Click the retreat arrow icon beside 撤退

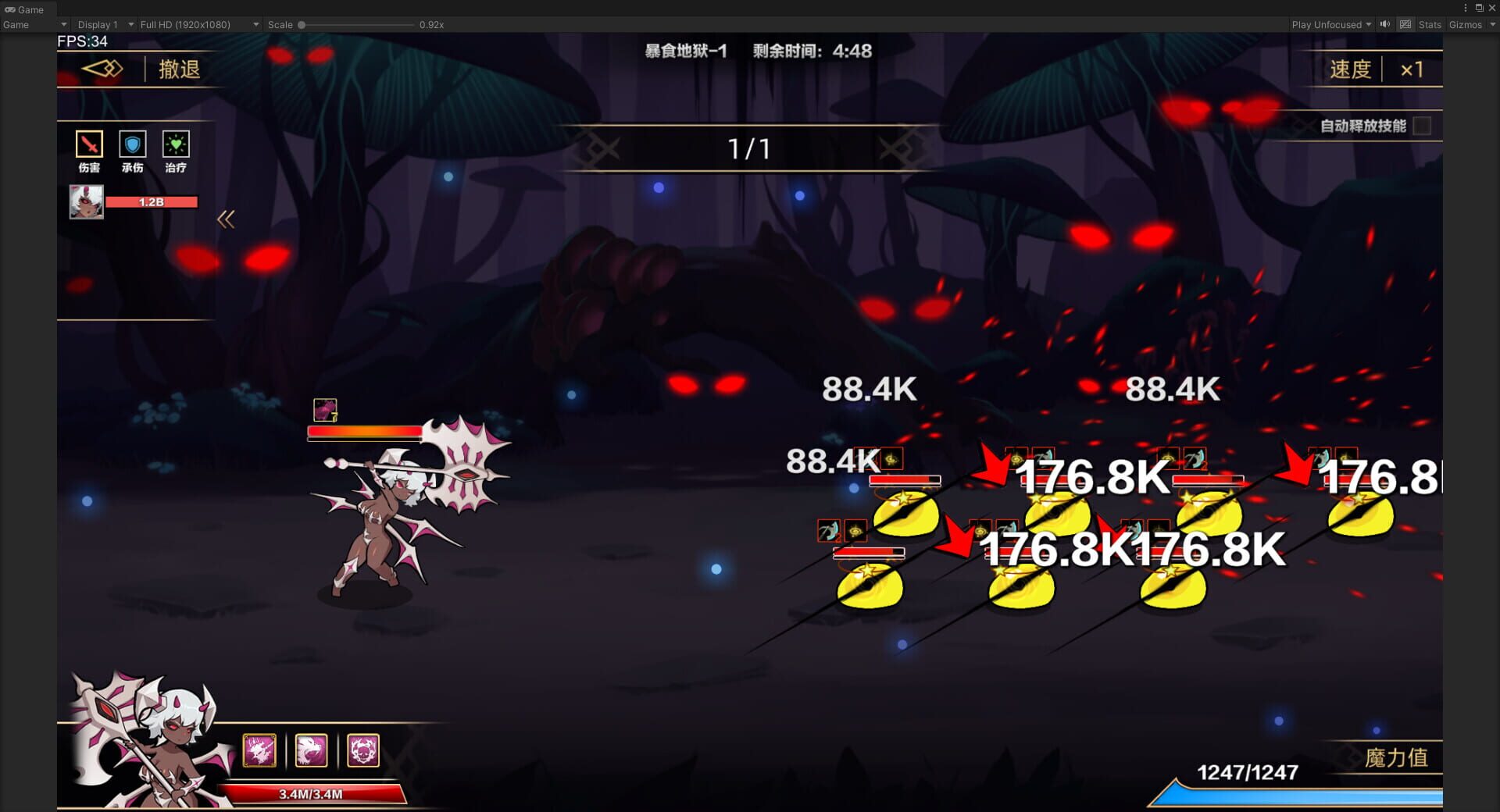click(x=104, y=69)
